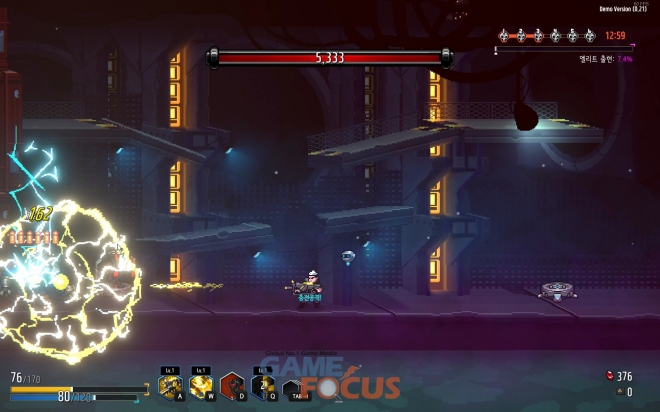Click the sixth skull stage marker

590,36
